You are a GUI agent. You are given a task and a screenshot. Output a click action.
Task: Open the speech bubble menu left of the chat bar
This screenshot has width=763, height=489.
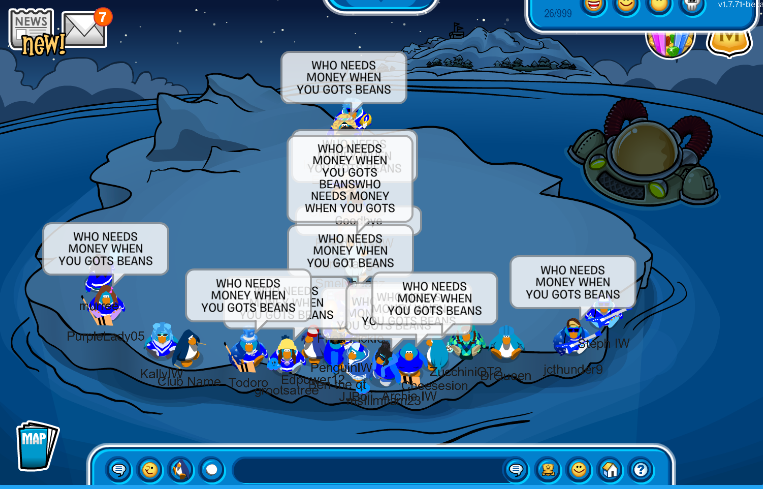(x=119, y=469)
